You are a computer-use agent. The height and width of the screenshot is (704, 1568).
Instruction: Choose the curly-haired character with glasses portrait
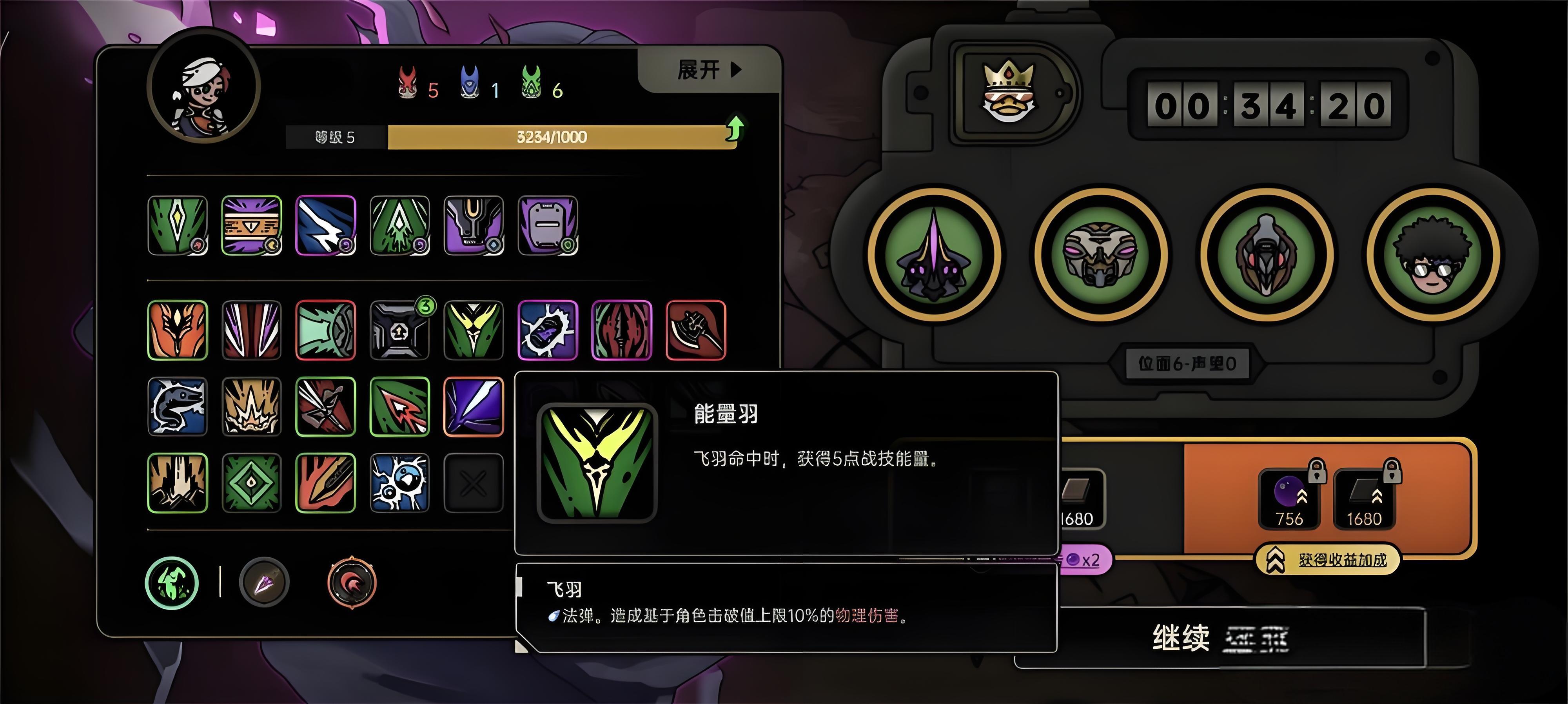coord(1433,254)
